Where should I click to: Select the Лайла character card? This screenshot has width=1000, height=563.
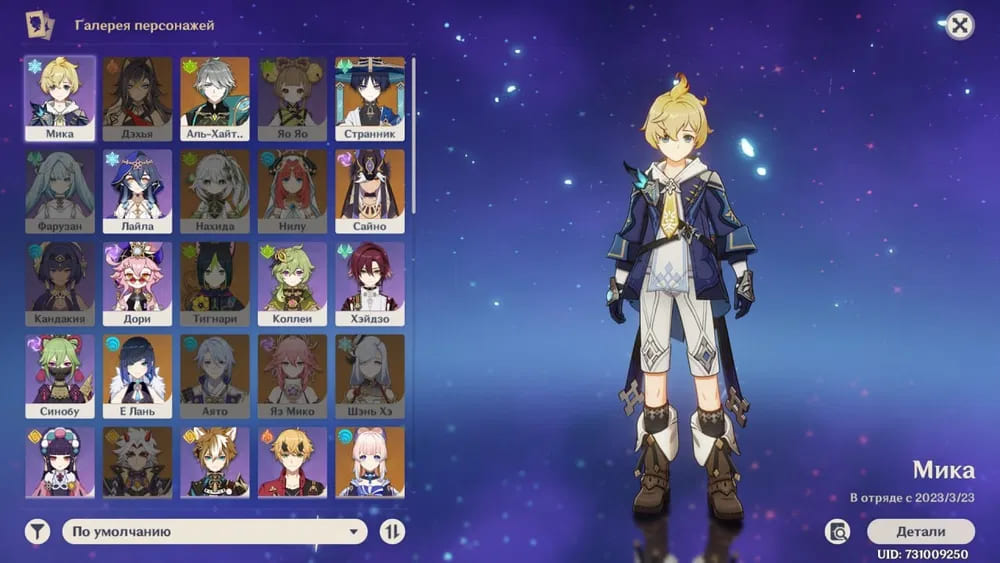pos(137,190)
